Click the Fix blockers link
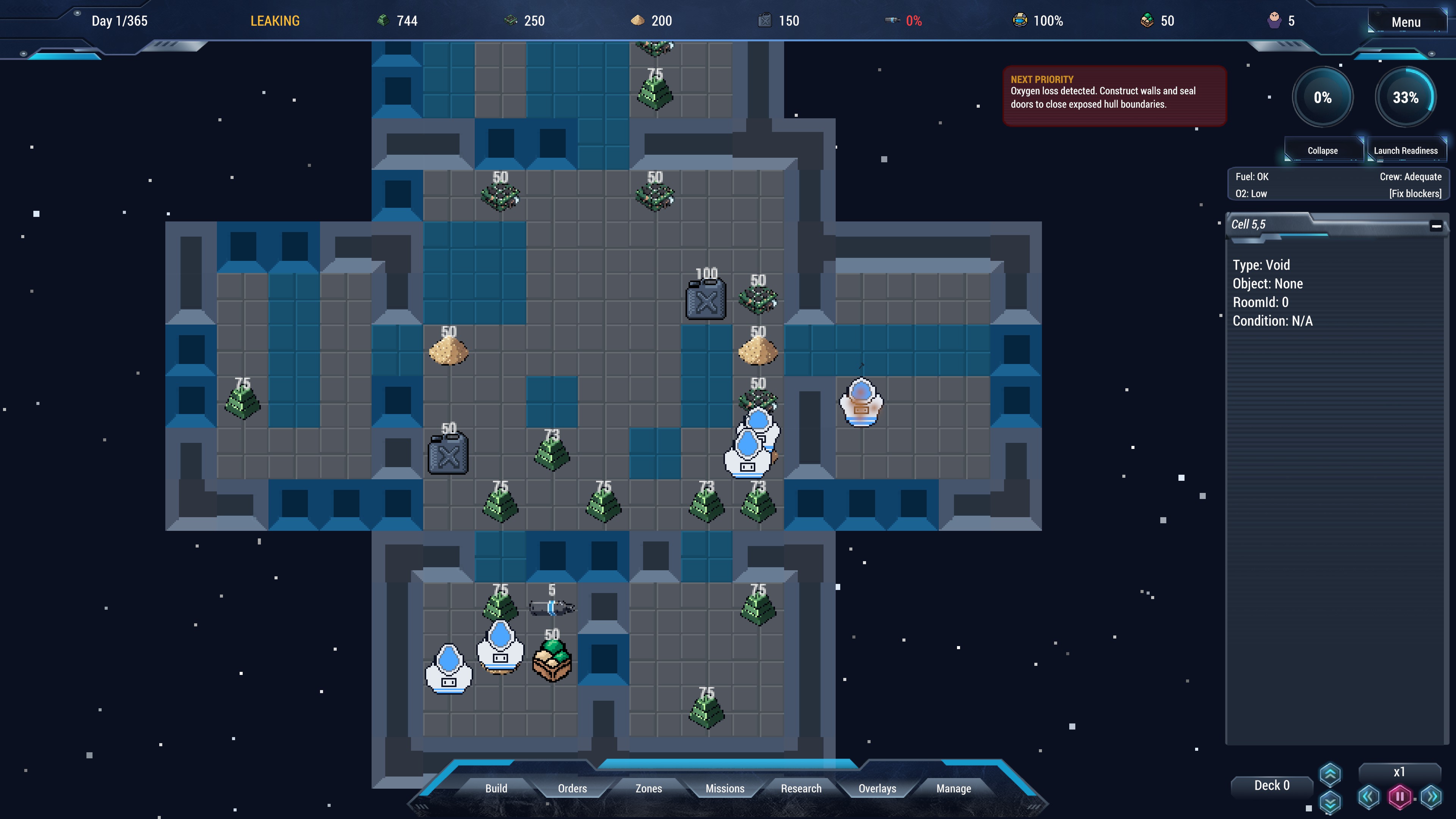Image resolution: width=1456 pixels, height=819 pixels. click(x=1415, y=193)
